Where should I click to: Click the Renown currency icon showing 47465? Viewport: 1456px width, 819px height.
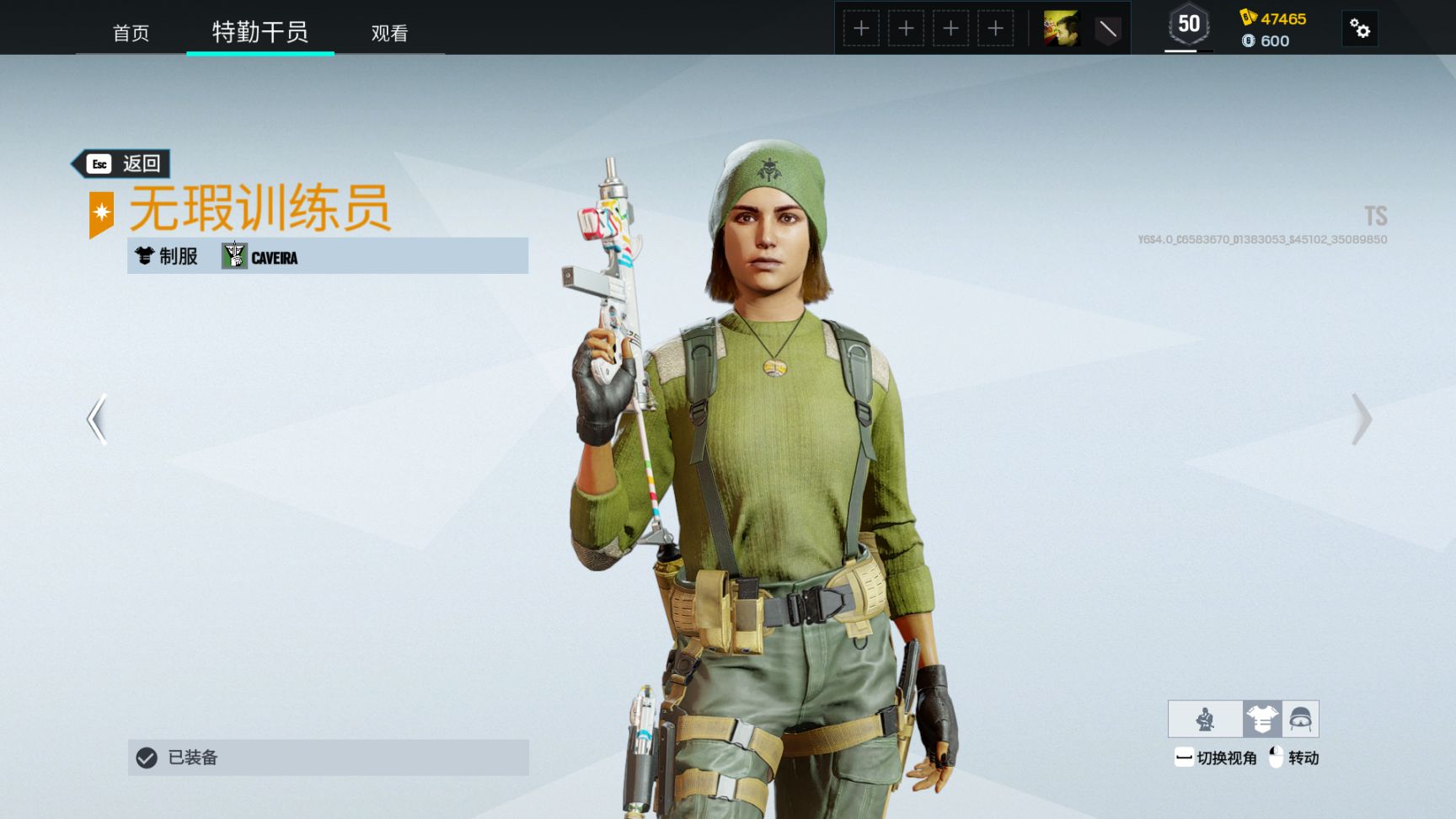[1246, 14]
